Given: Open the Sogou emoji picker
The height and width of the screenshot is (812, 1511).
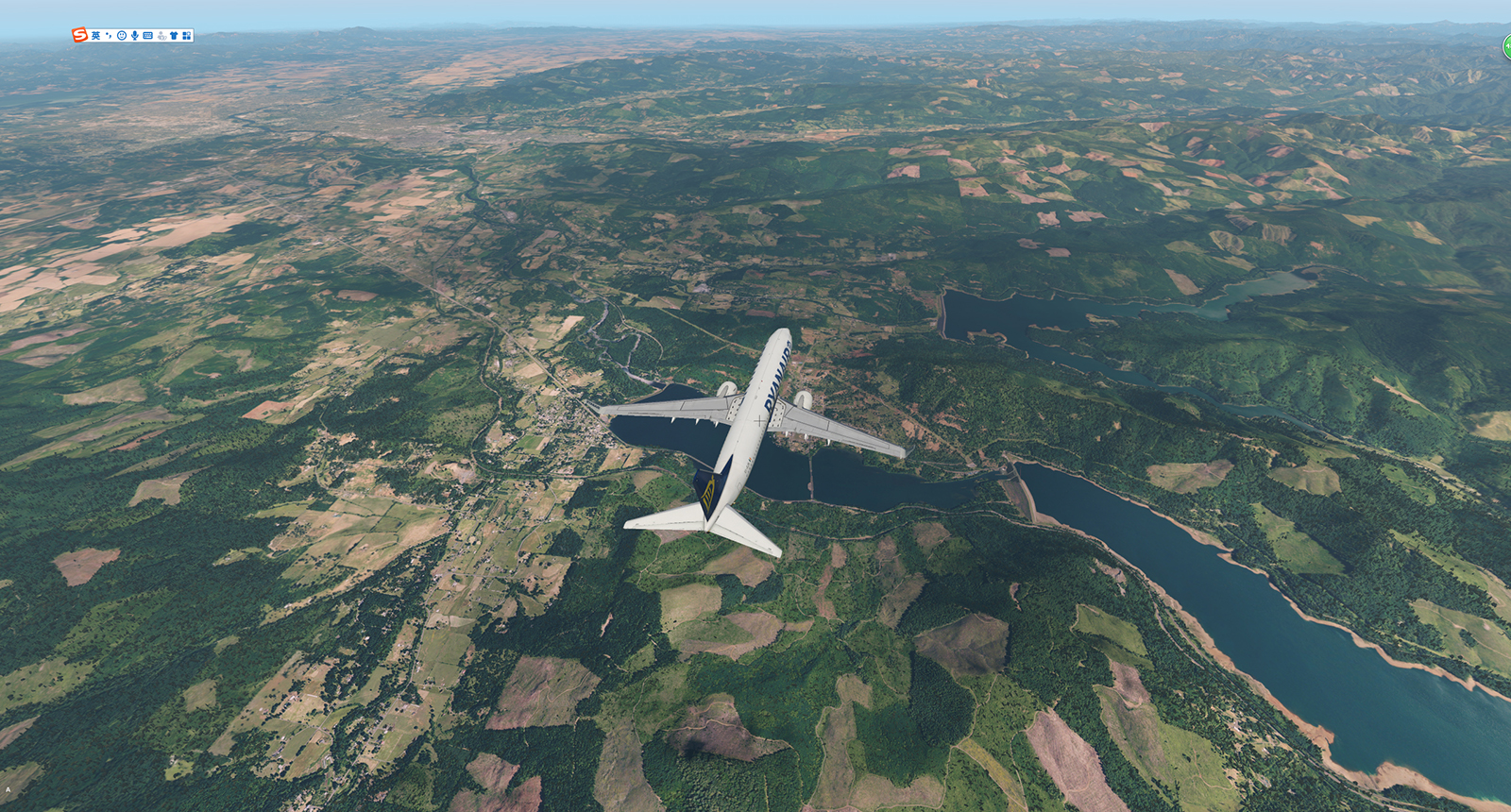Looking at the screenshot, I should pos(122,36).
